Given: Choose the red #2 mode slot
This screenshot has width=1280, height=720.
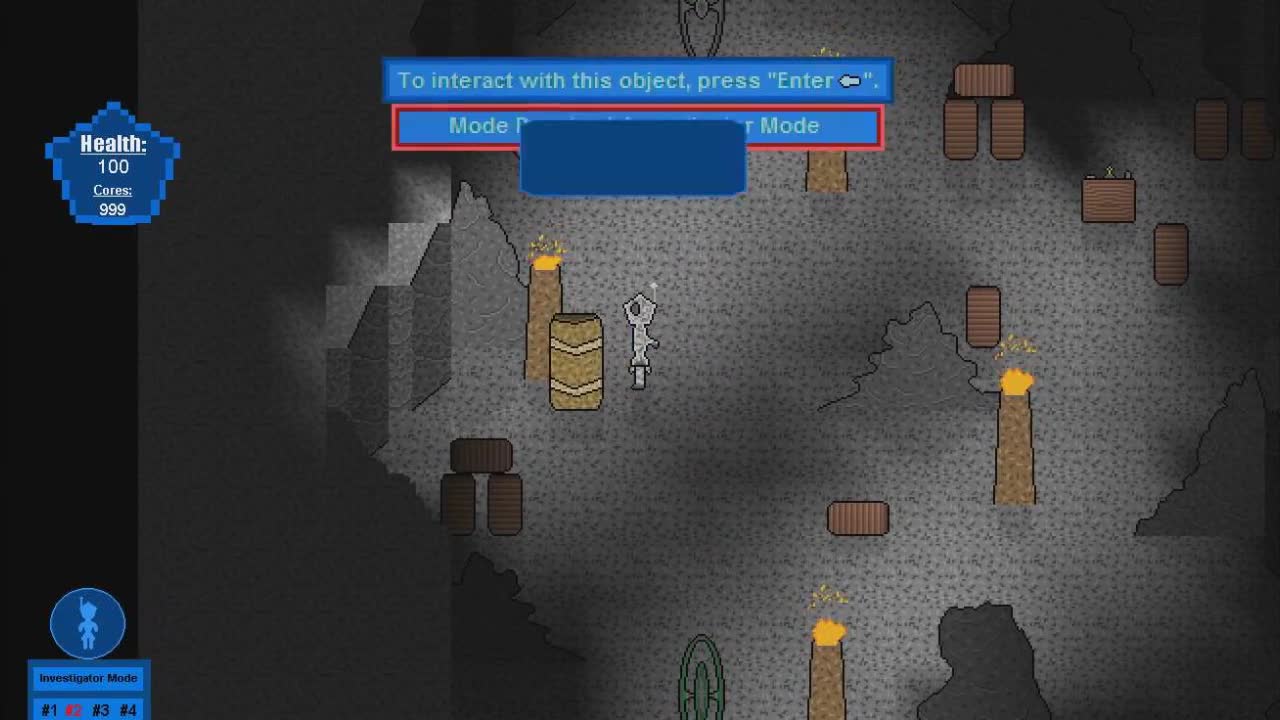Looking at the screenshot, I should pos(74,710).
